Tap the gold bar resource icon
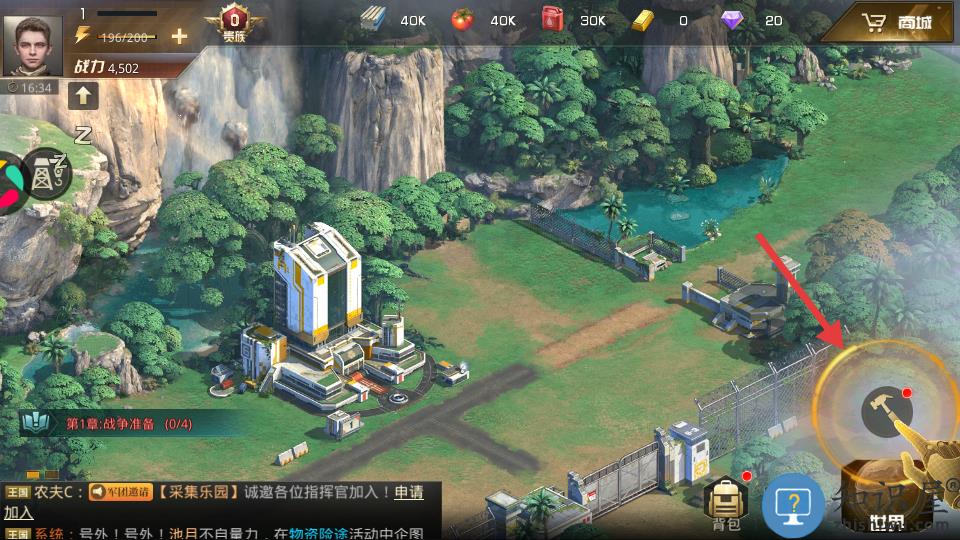The height and width of the screenshot is (540, 960). click(x=645, y=20)
